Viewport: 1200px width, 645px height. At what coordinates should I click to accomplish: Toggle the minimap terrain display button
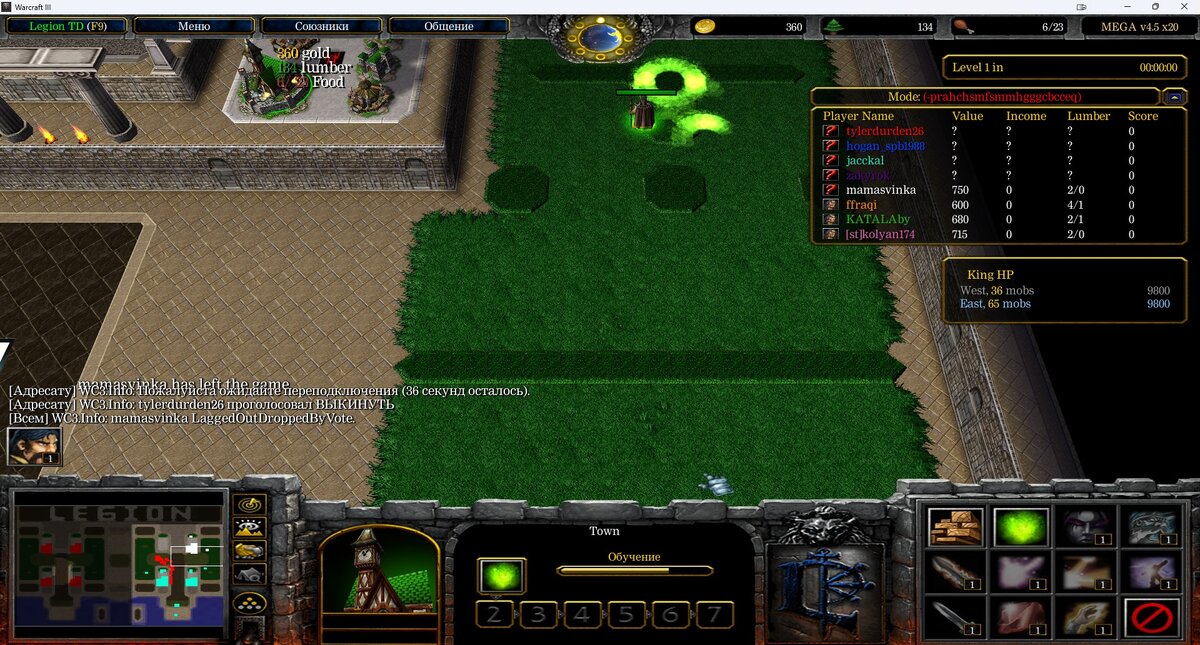coord(249,527)
